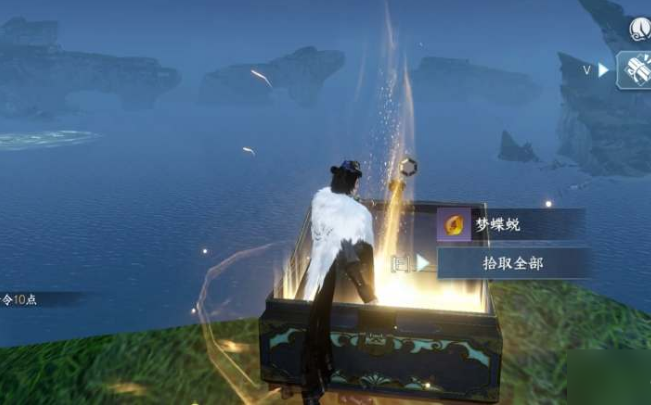Pick up all loot with 拾取全部
This screenshot has width=651, height=405.
tap(513, 263)
